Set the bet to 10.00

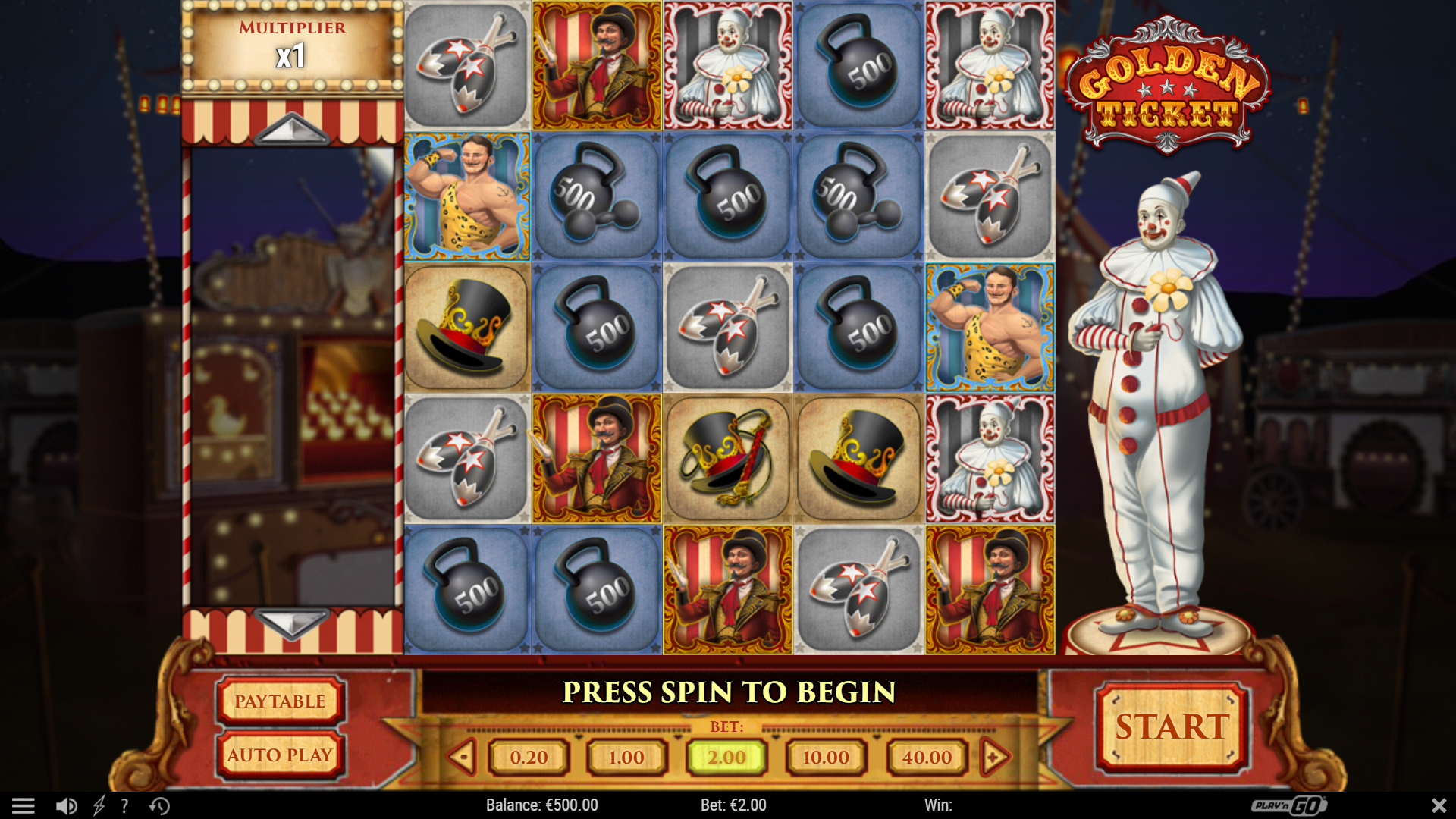click(x=826, y=757)
